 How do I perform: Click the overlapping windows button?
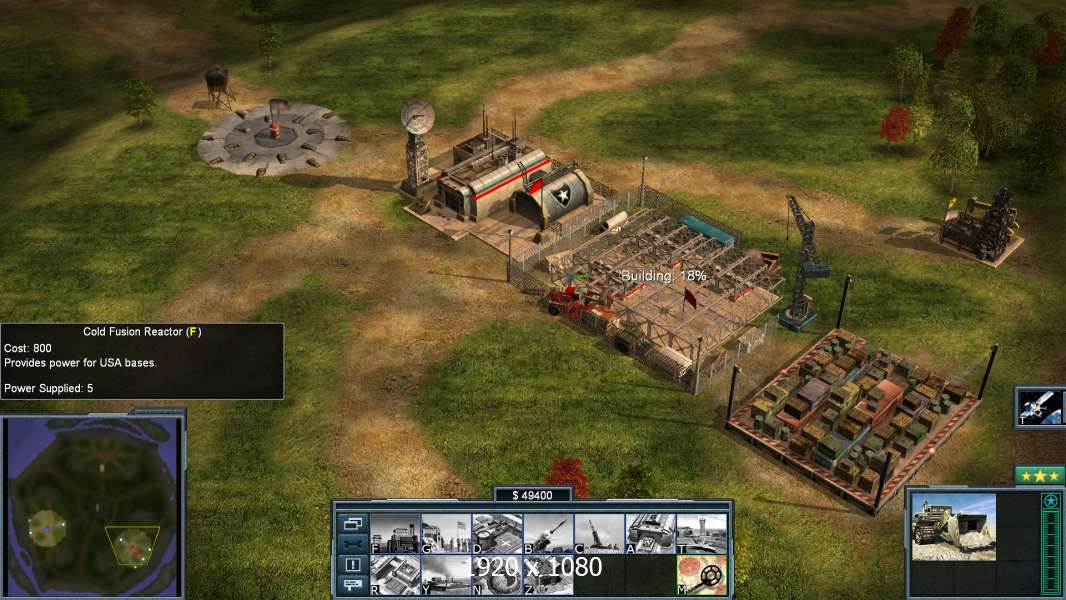[352, 523]
